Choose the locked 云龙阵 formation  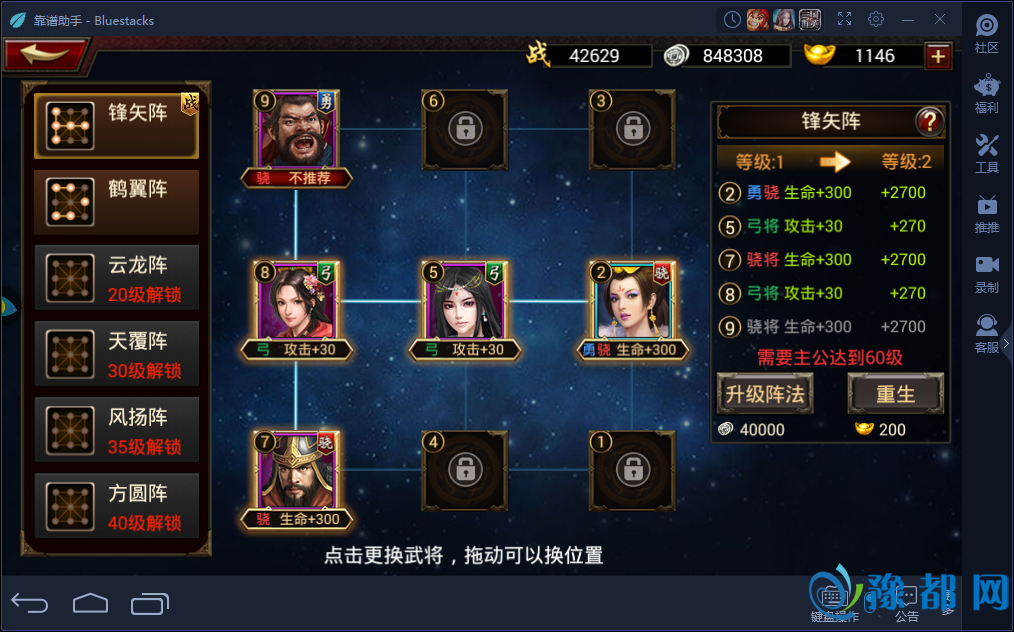[x=116, y=277]
